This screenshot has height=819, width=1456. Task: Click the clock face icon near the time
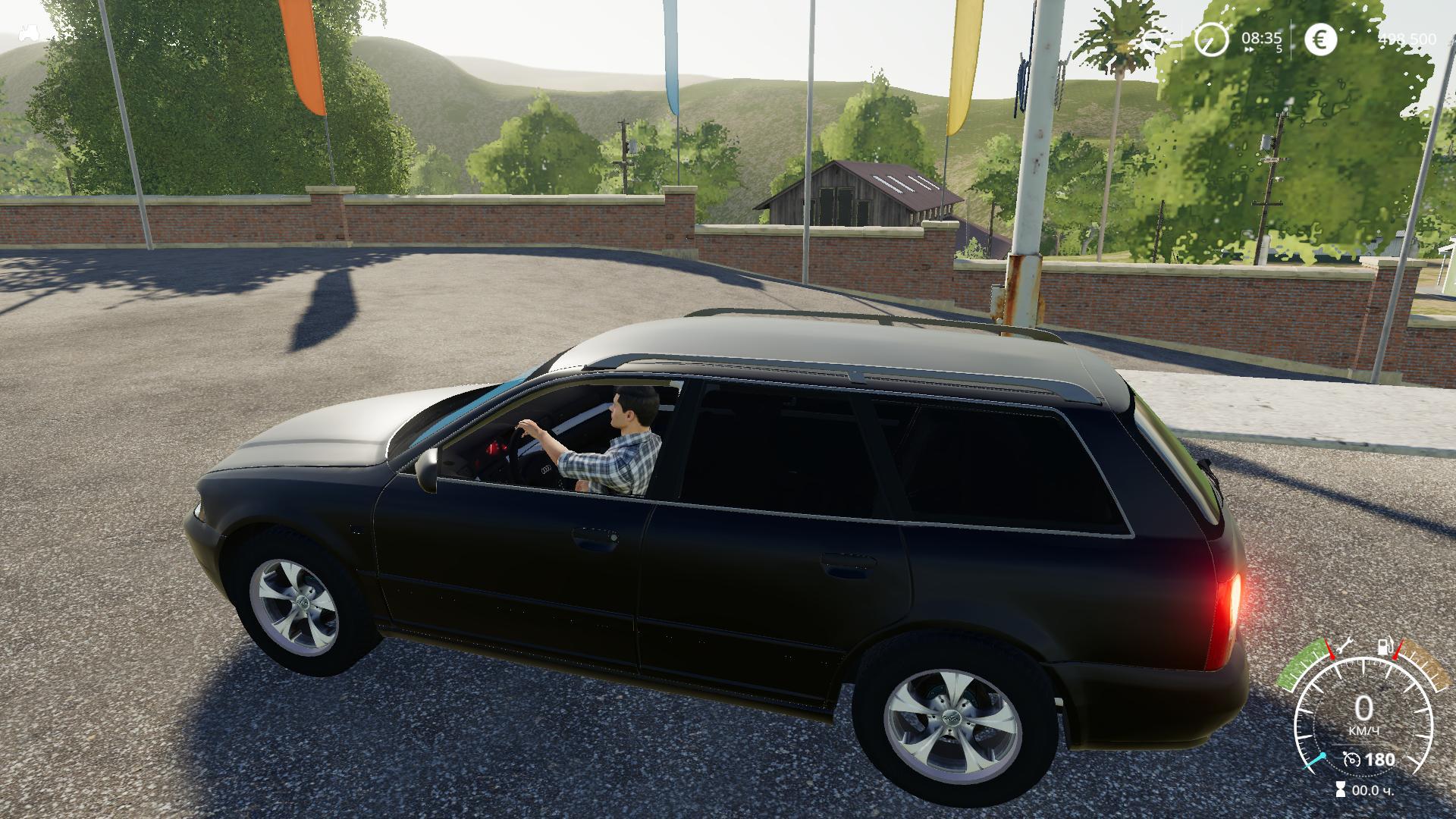click(x=1211, y=39)
